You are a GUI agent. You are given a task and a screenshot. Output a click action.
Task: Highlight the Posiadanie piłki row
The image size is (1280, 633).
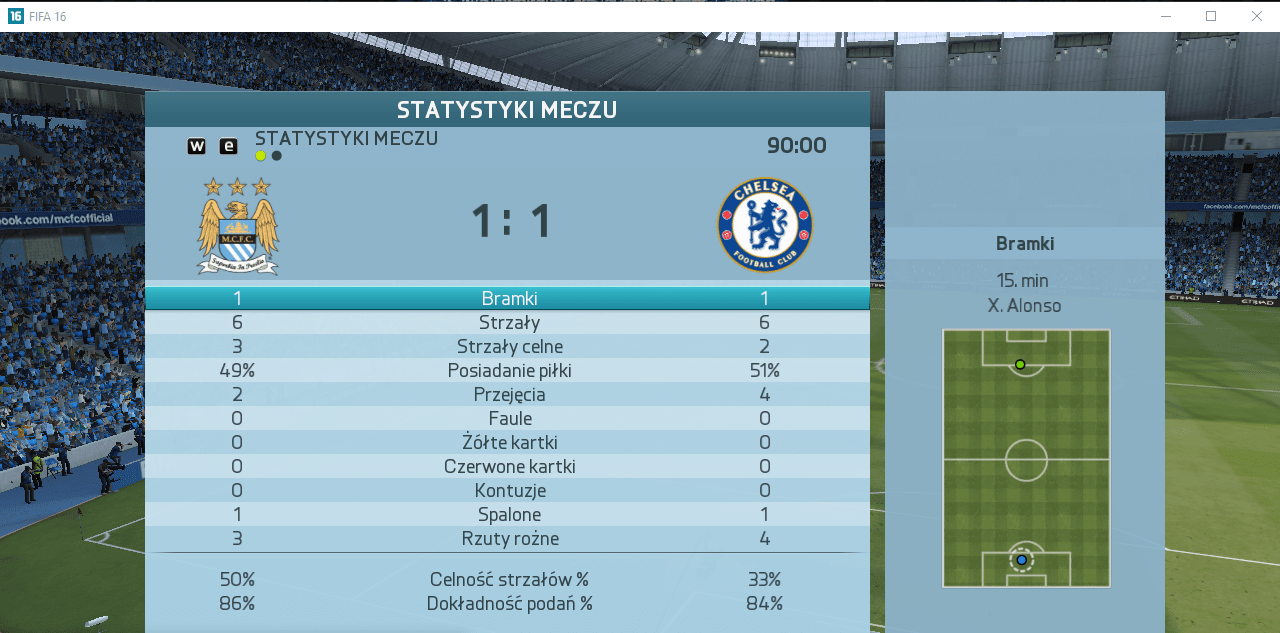point(508,370)
